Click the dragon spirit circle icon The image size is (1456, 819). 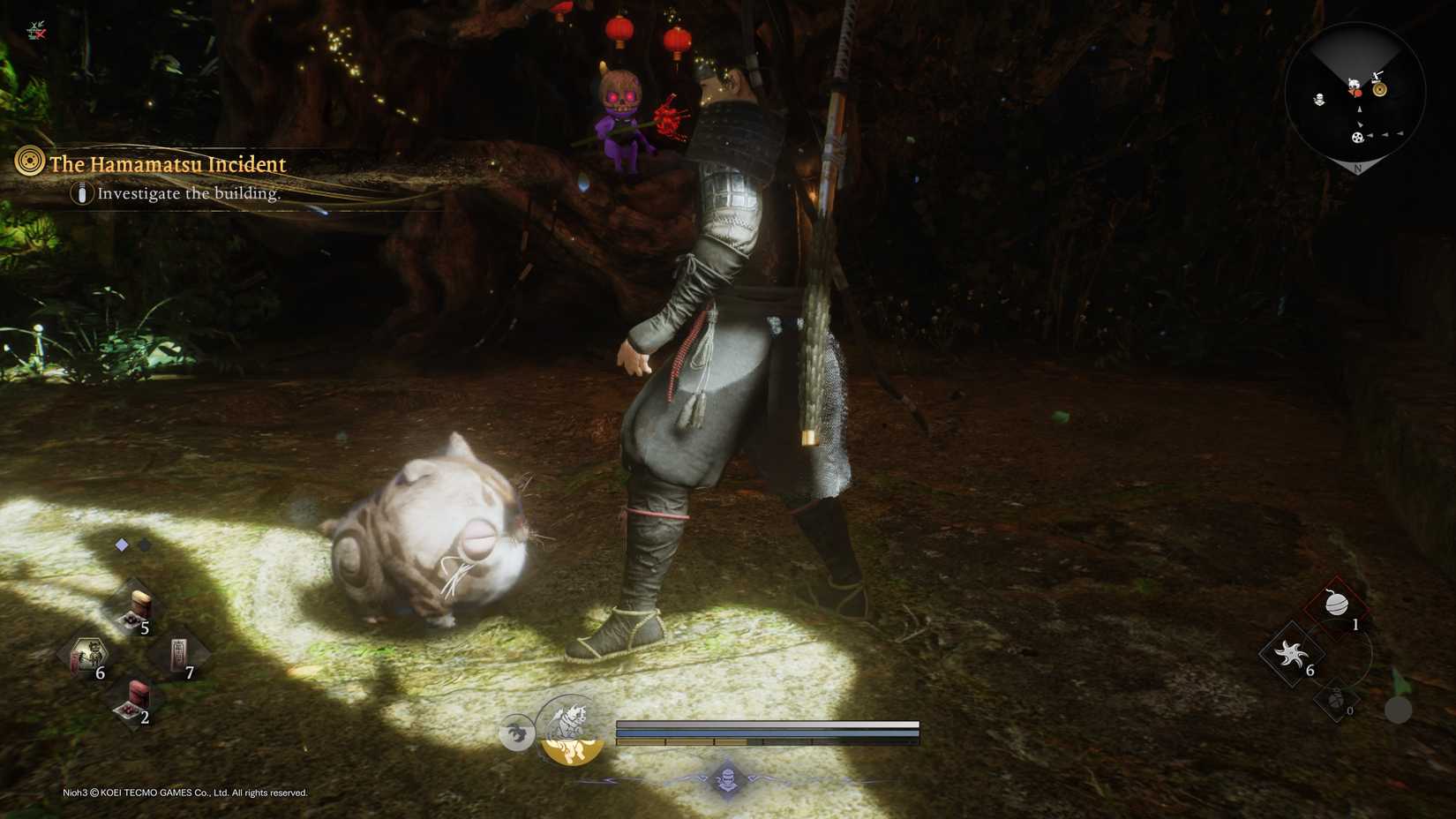tap(519, 734)
